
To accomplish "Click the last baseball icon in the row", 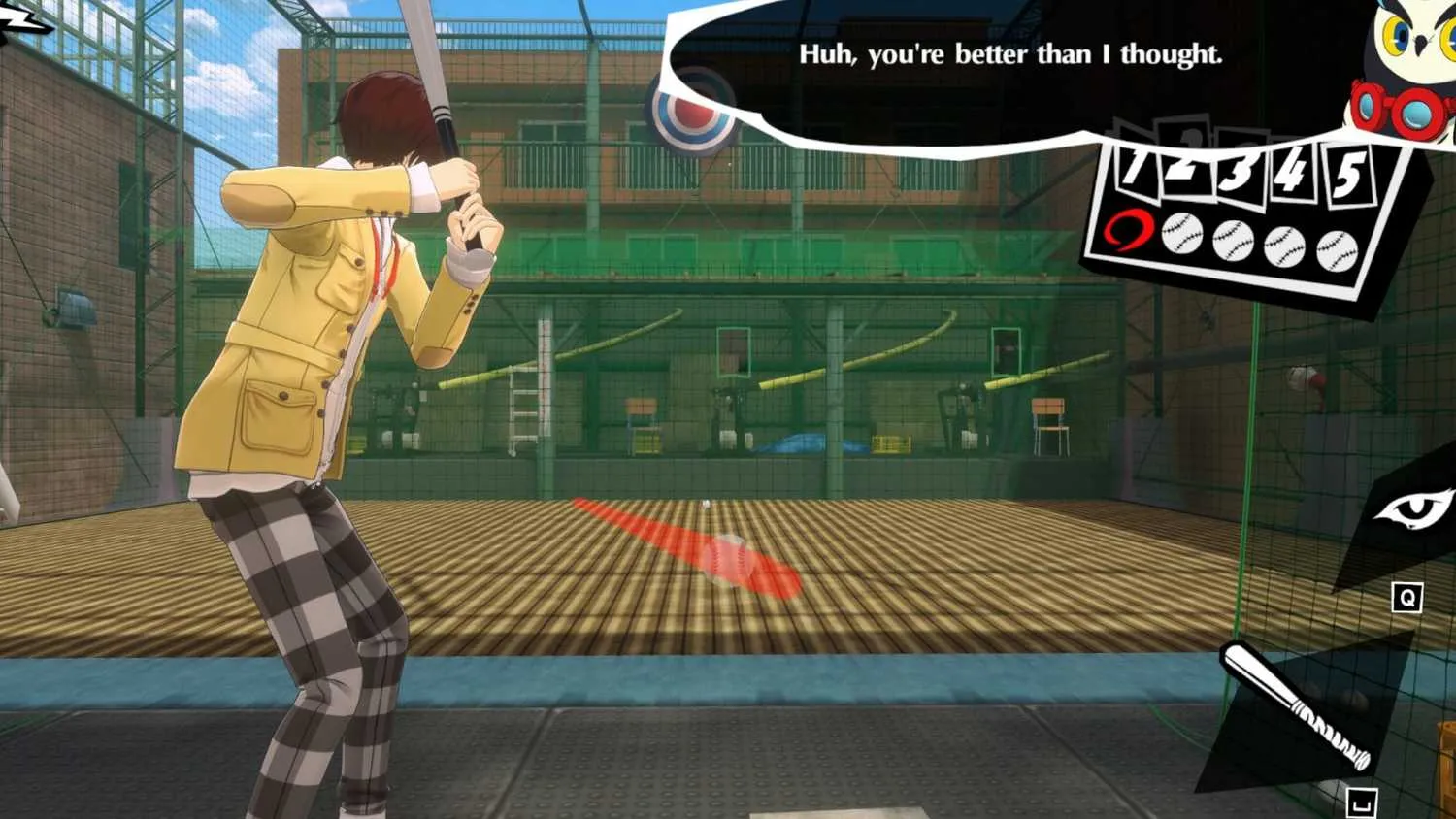I will 1339,251.
